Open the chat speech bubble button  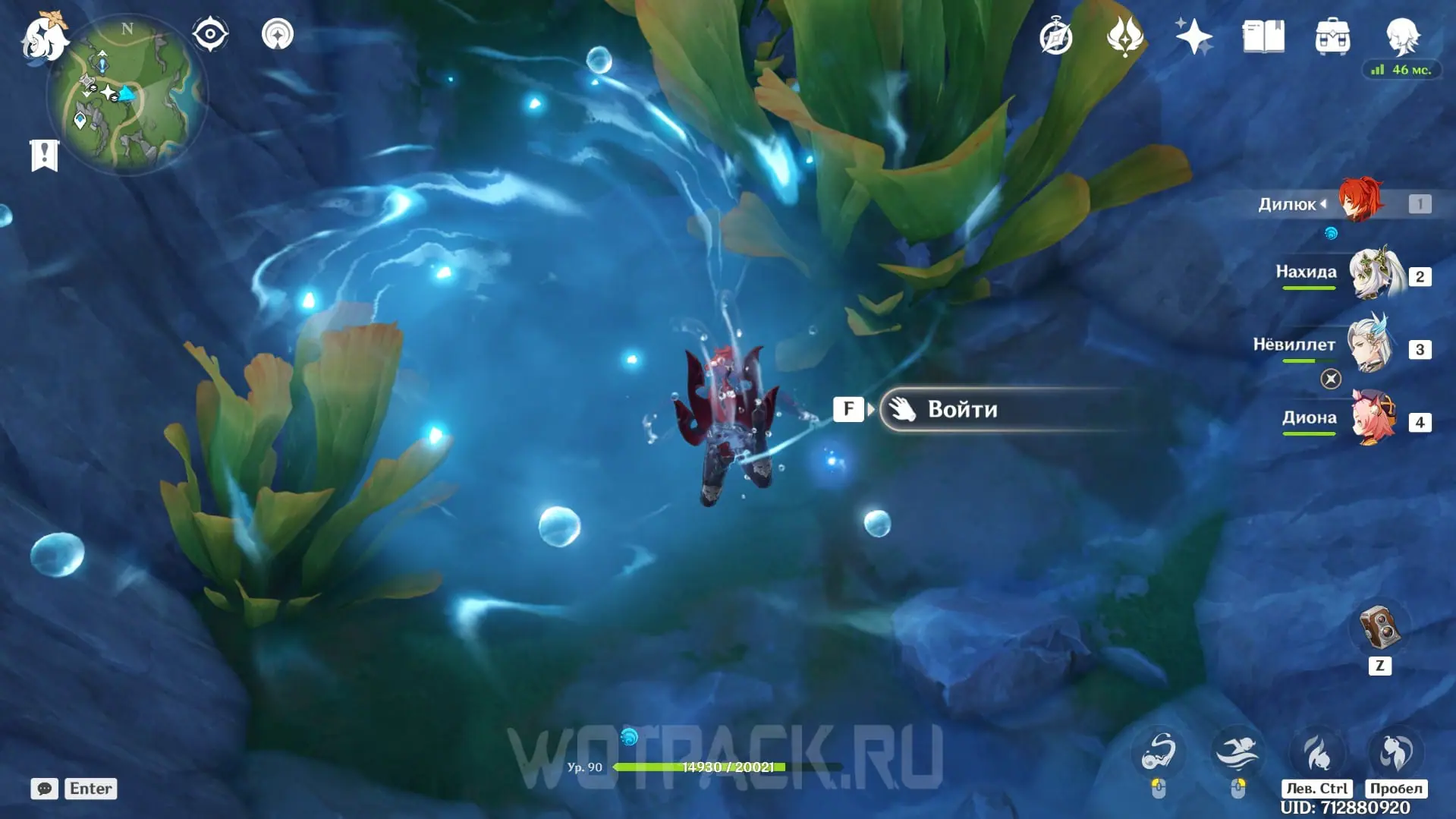click(x=45, y=789)
